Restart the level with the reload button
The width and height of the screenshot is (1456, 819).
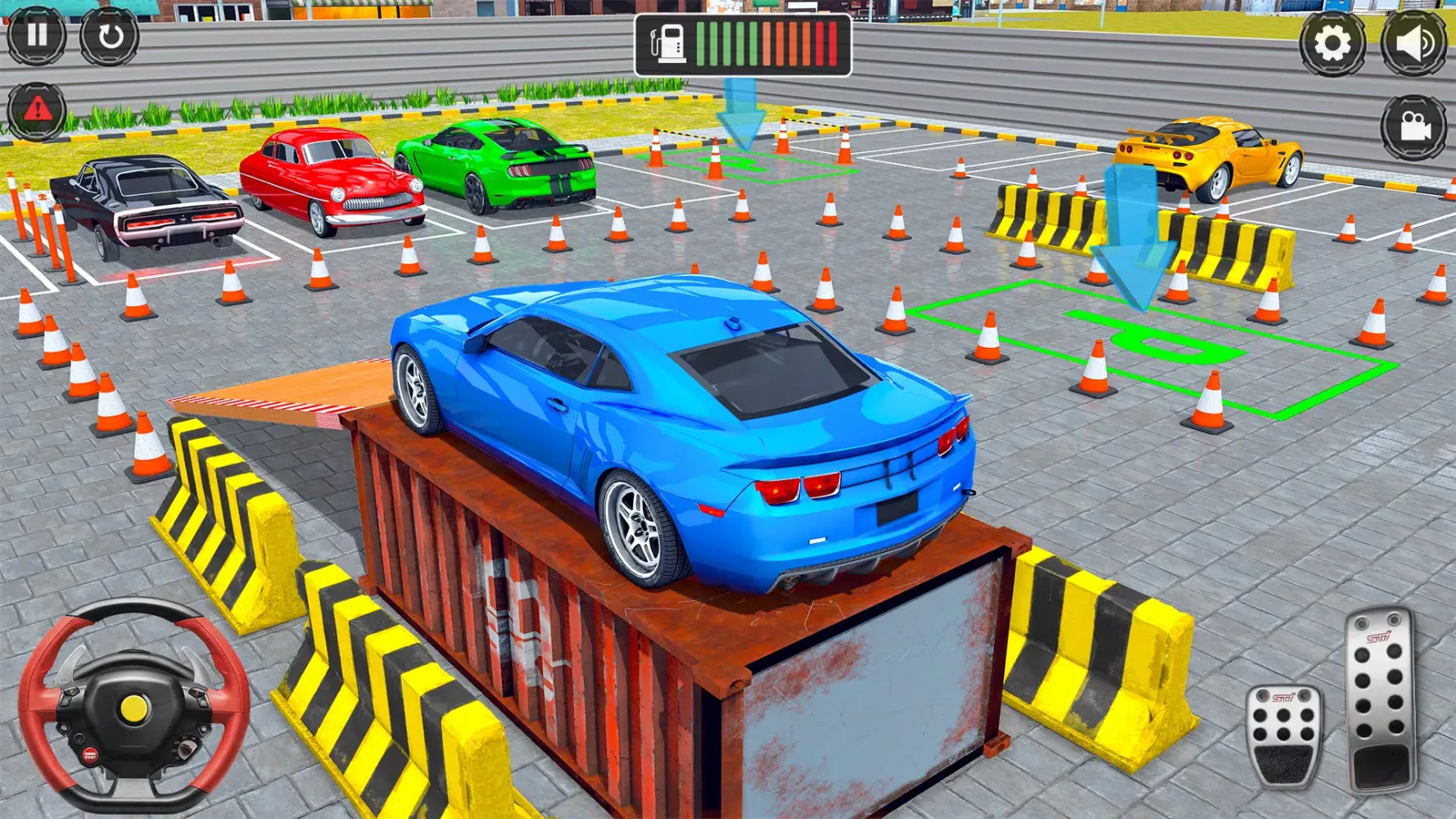110,36
